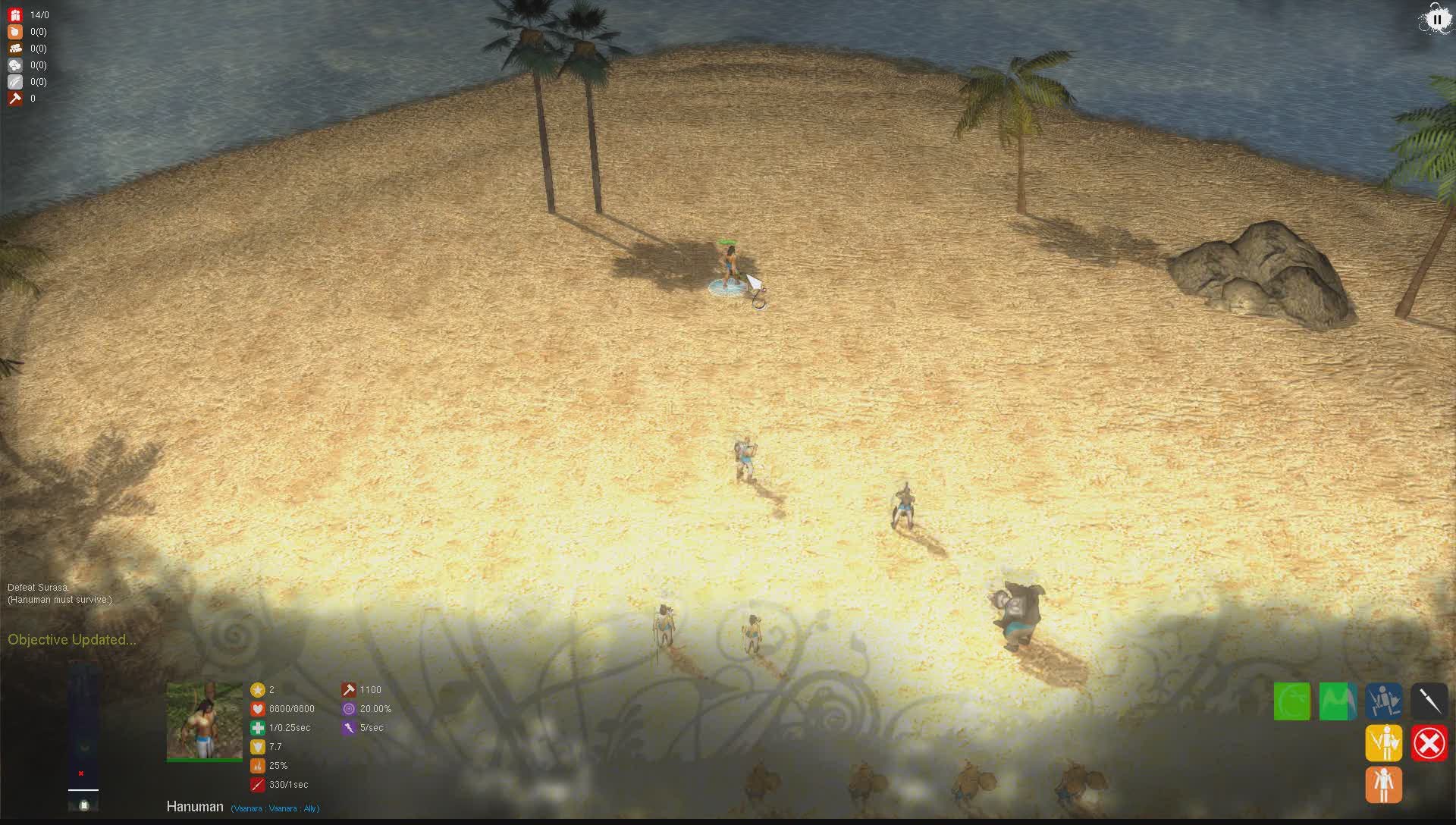Viewport: 1456px width, 825px height.
Task: Click the heart icon showing 8800/8800 health
Action: click(257, 708)
